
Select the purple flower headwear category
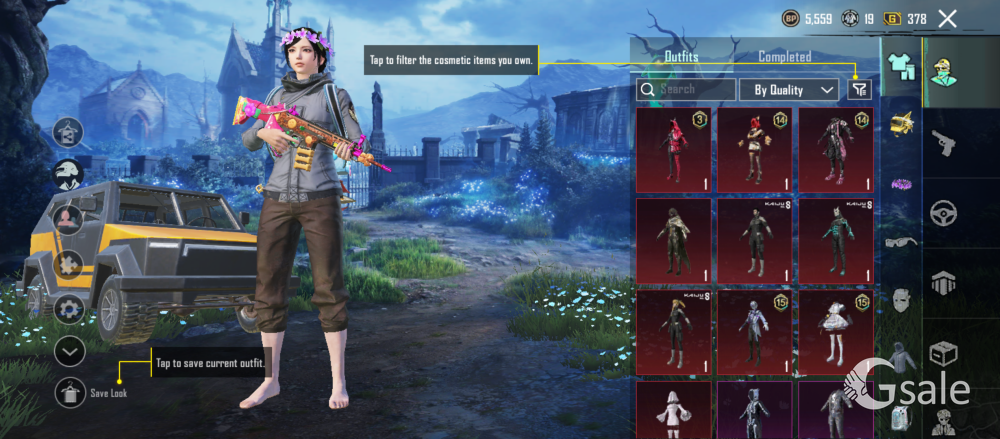click(x=901, y=183)
